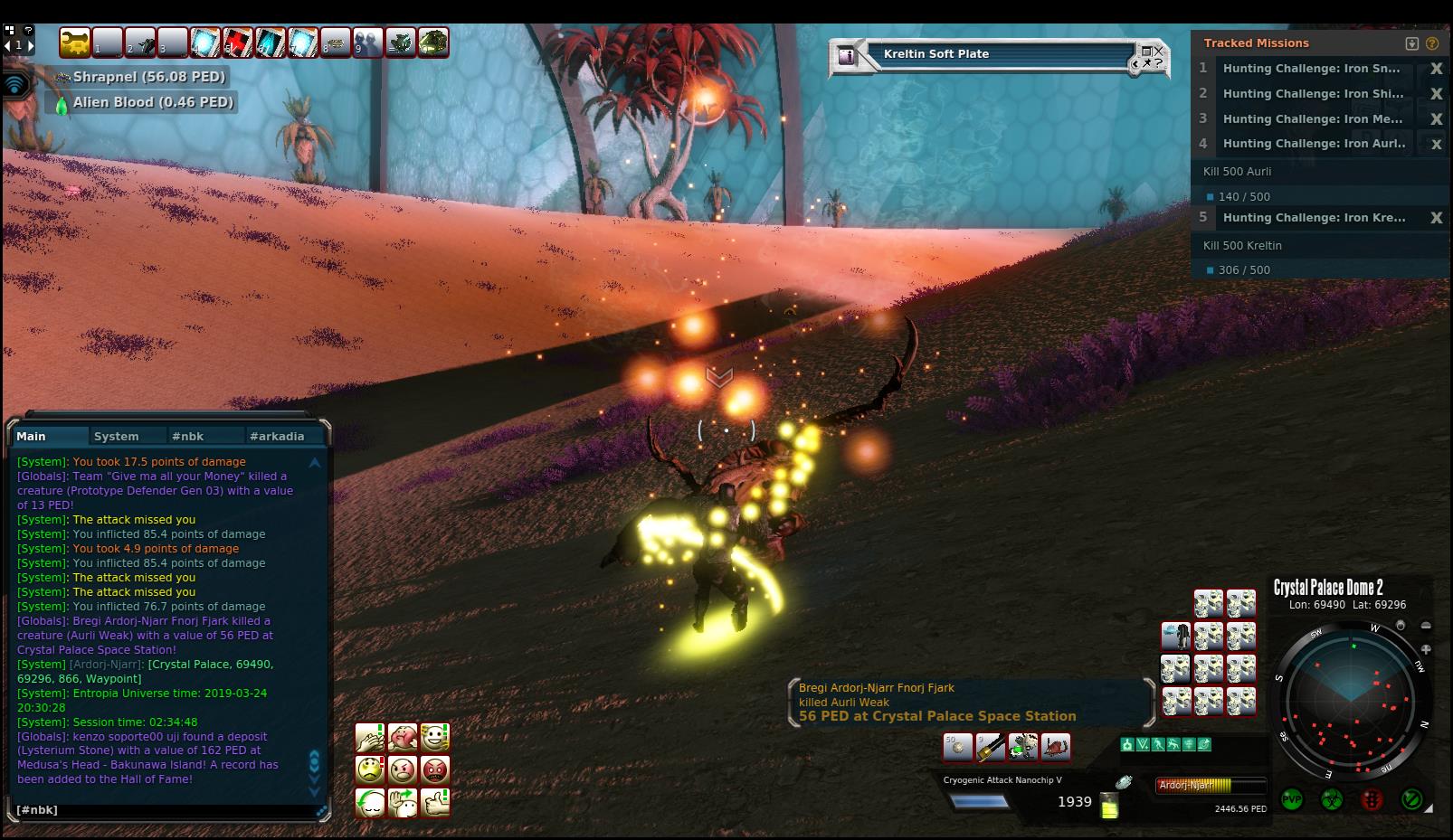1453x840 pixels.
Task: Use the two silhouettes hotbar slot 9
Action: tap(367, 42)
